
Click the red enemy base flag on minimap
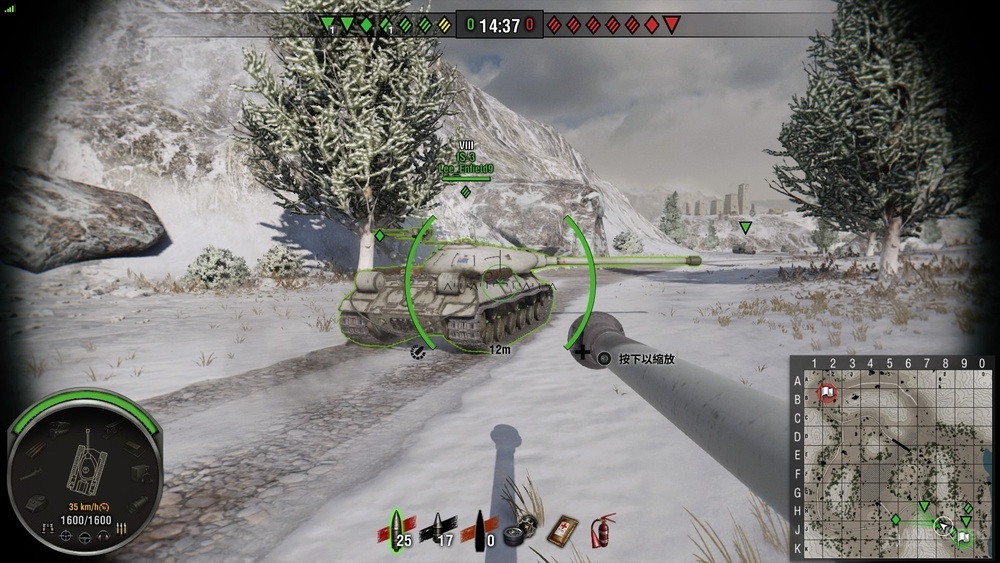(x=828, y=391)
